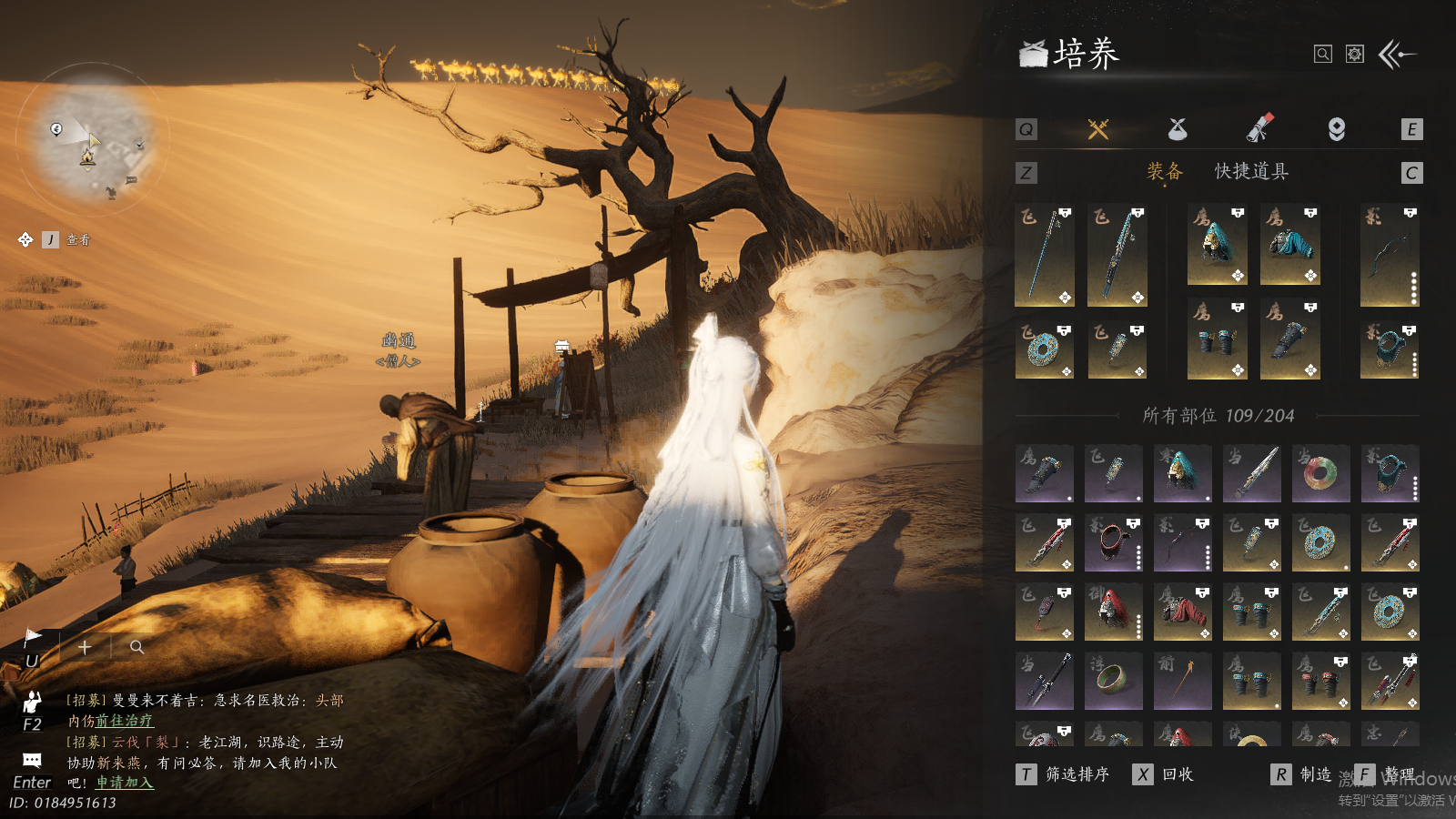The image size is (1456, 819).
Task: Click the 前往治疗 link in chat
Action: pyautogui.click(x=124, y=721)
